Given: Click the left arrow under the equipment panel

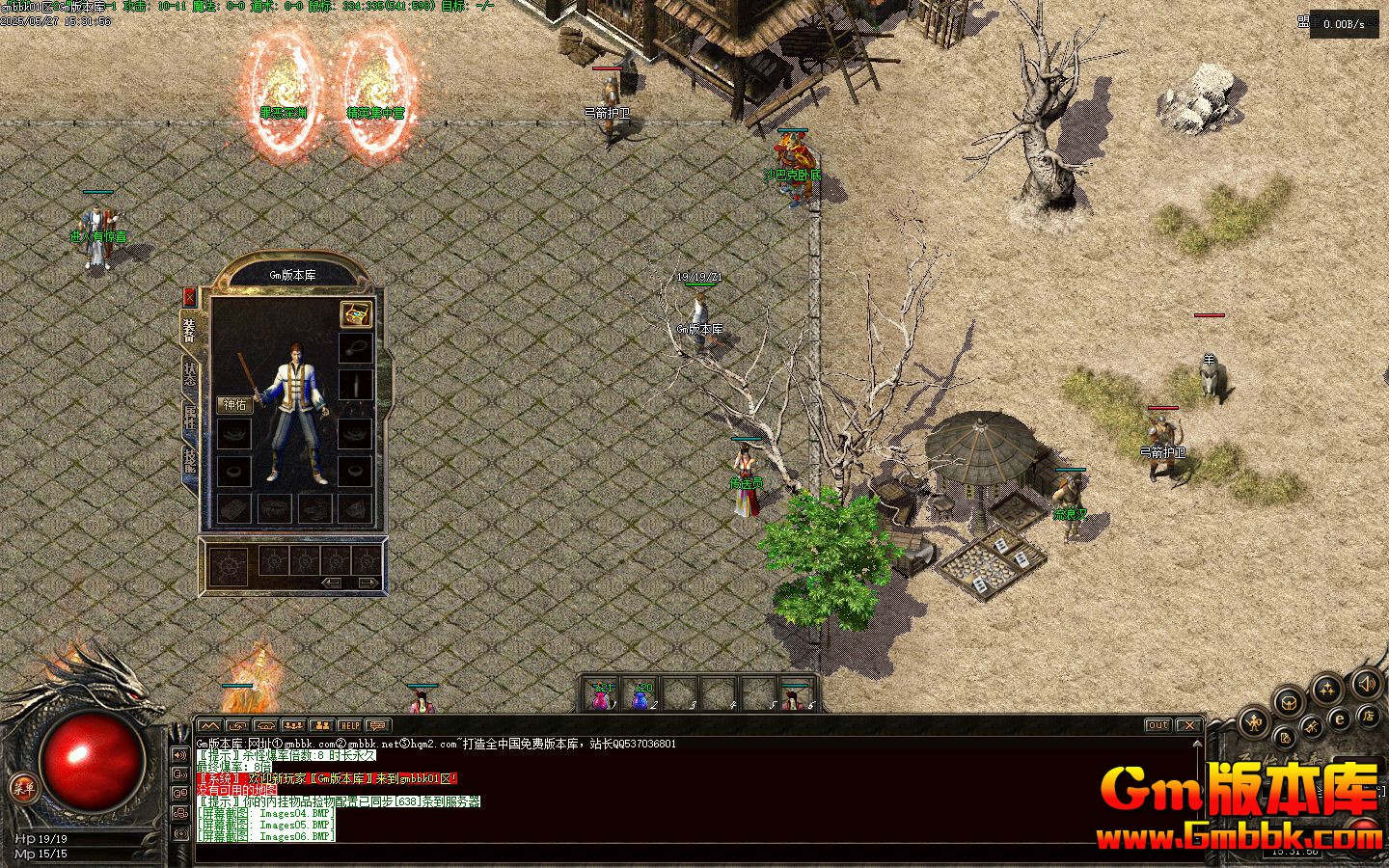Looking at the screenshot, I should [x=332, y=583].
